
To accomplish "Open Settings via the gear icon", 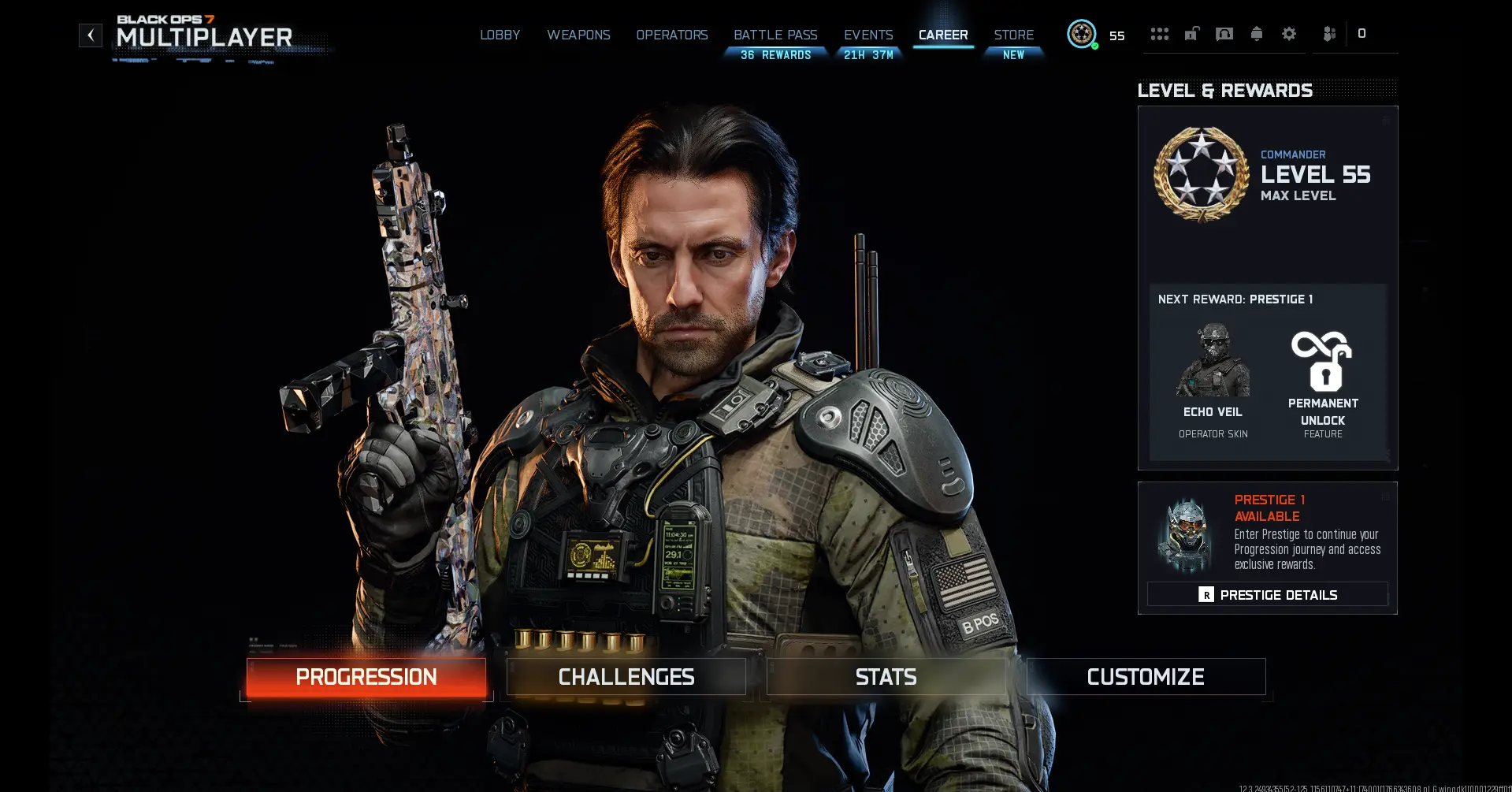I will click(x=1289, y=34).
